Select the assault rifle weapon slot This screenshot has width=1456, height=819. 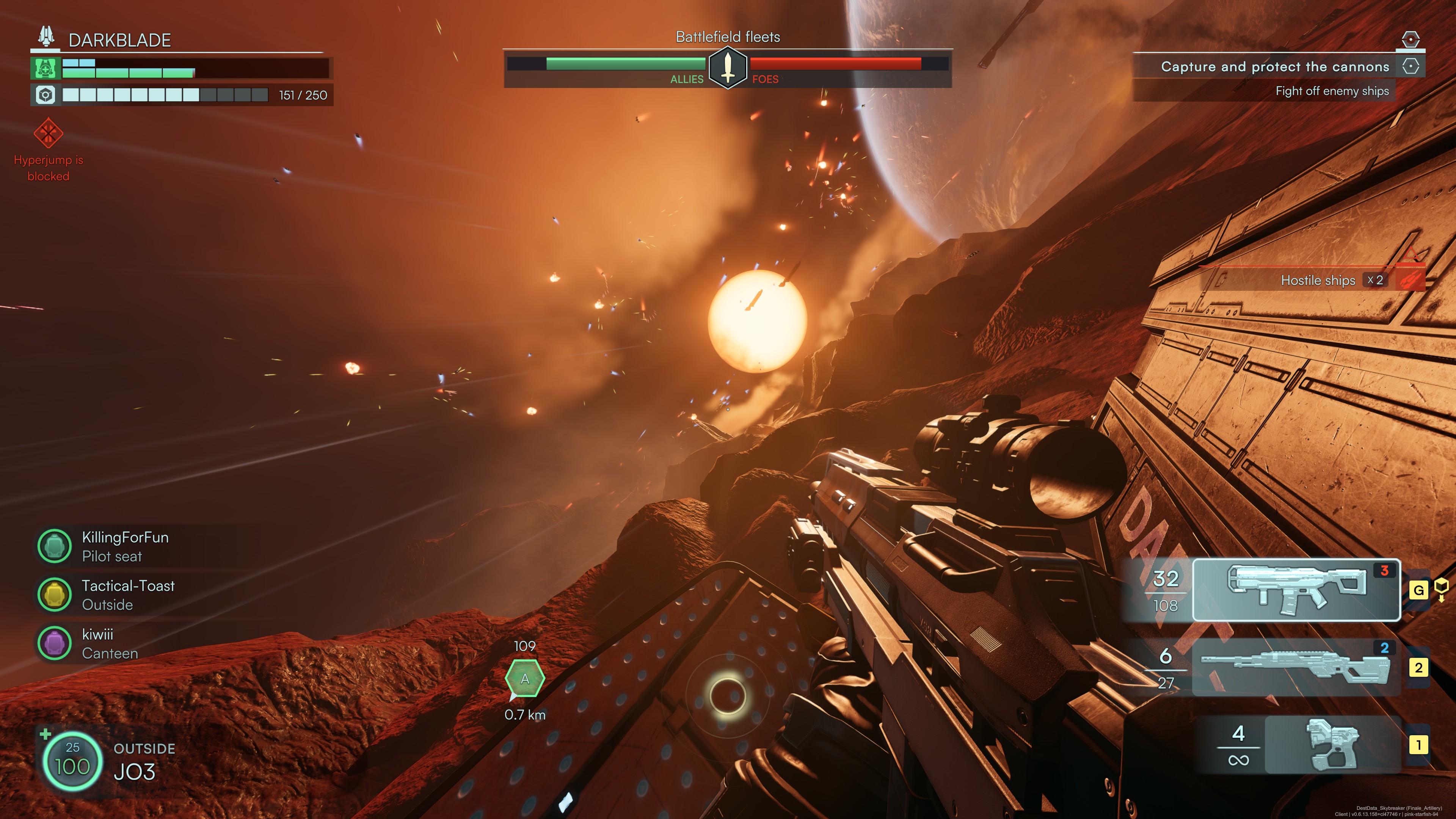[1296, 590]
